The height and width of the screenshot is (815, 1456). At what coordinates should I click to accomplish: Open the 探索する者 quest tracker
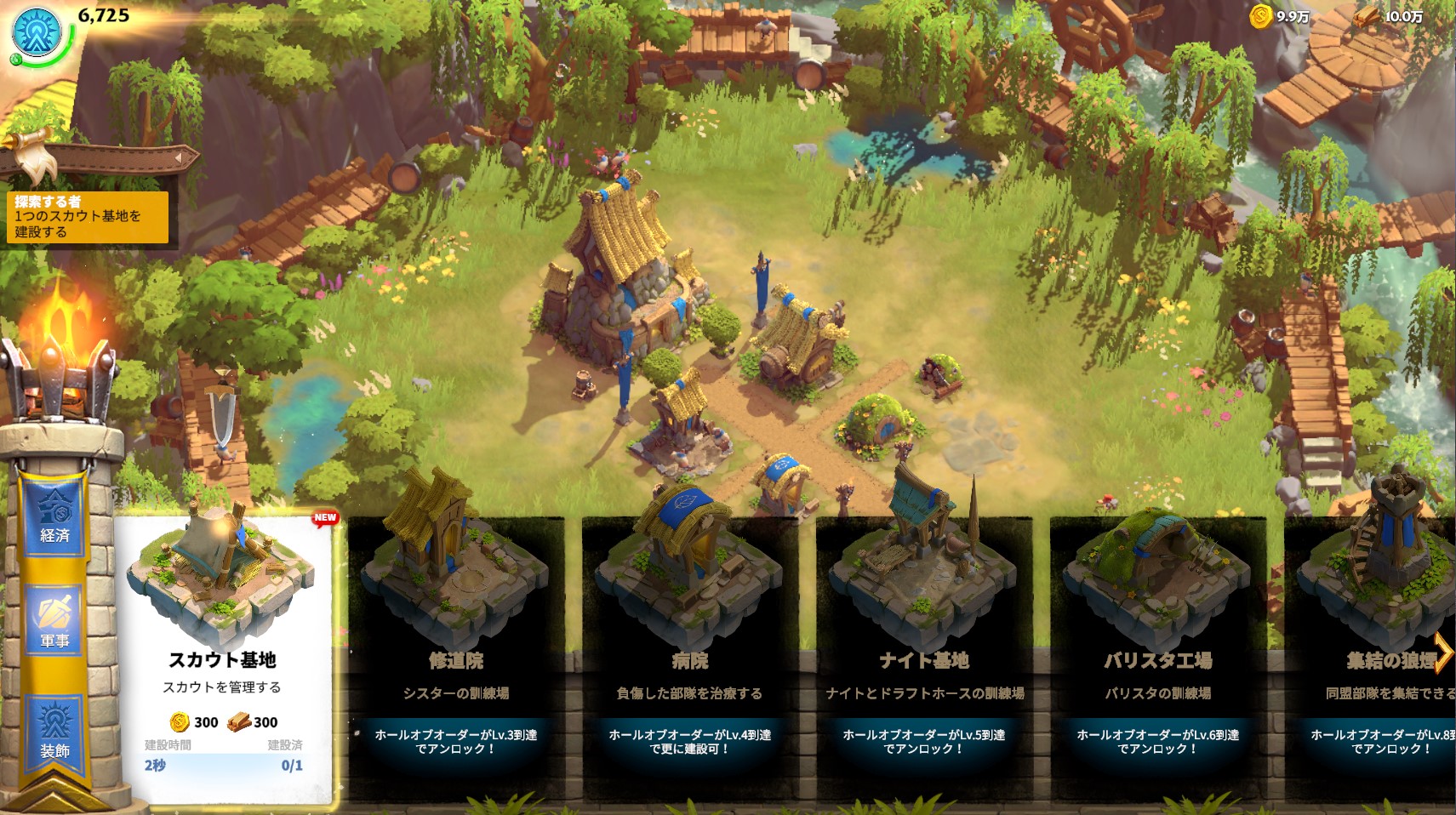(x=87, y=216)
